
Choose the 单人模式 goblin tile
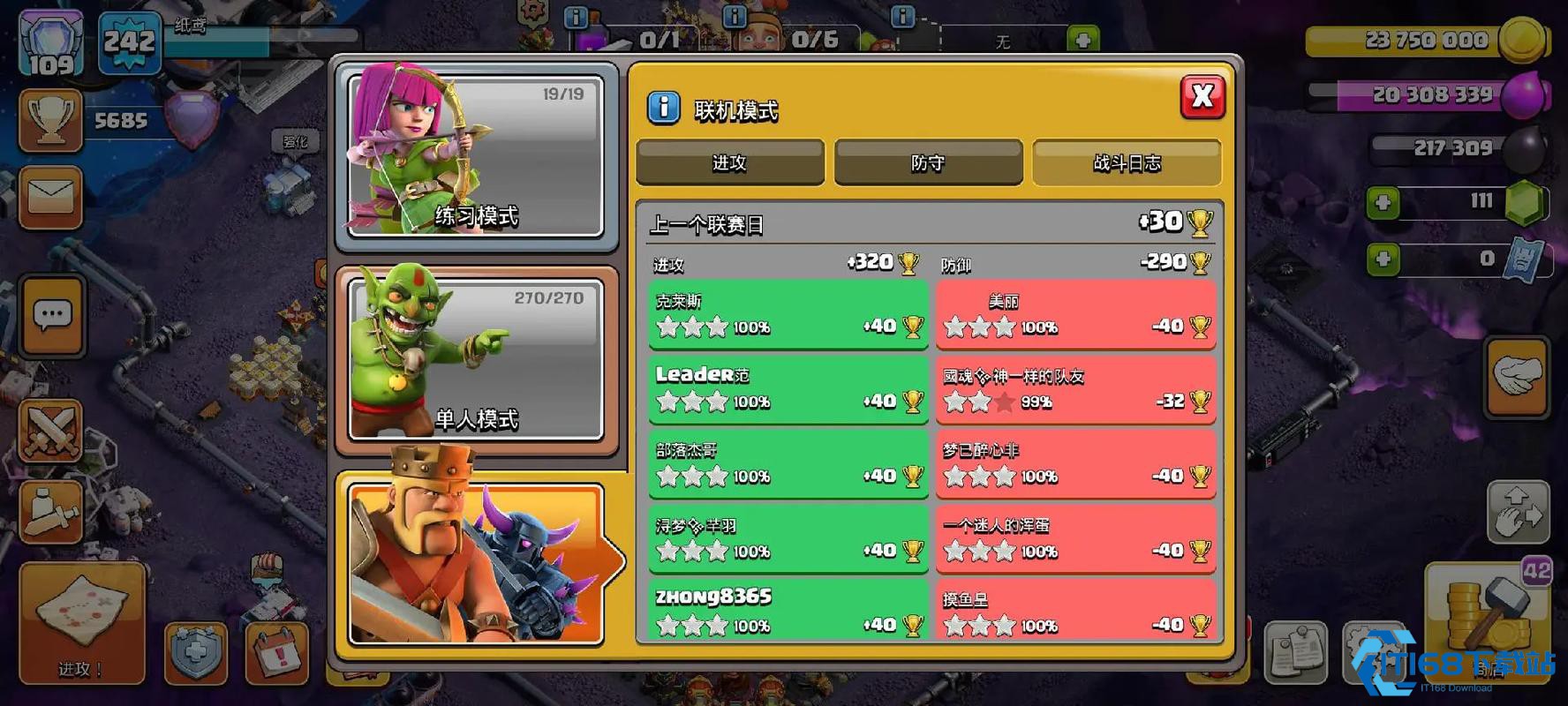pos(476,359)
